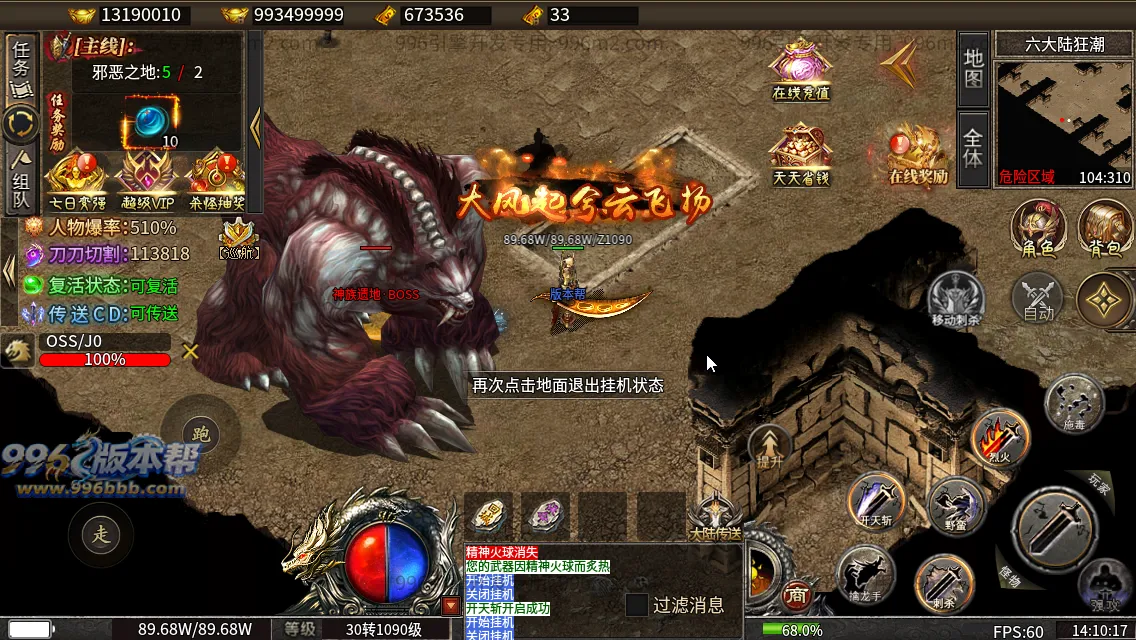Open the 在线充值 recharge shop
Screen dimensions: 1136x640
(x=801, y=69)
